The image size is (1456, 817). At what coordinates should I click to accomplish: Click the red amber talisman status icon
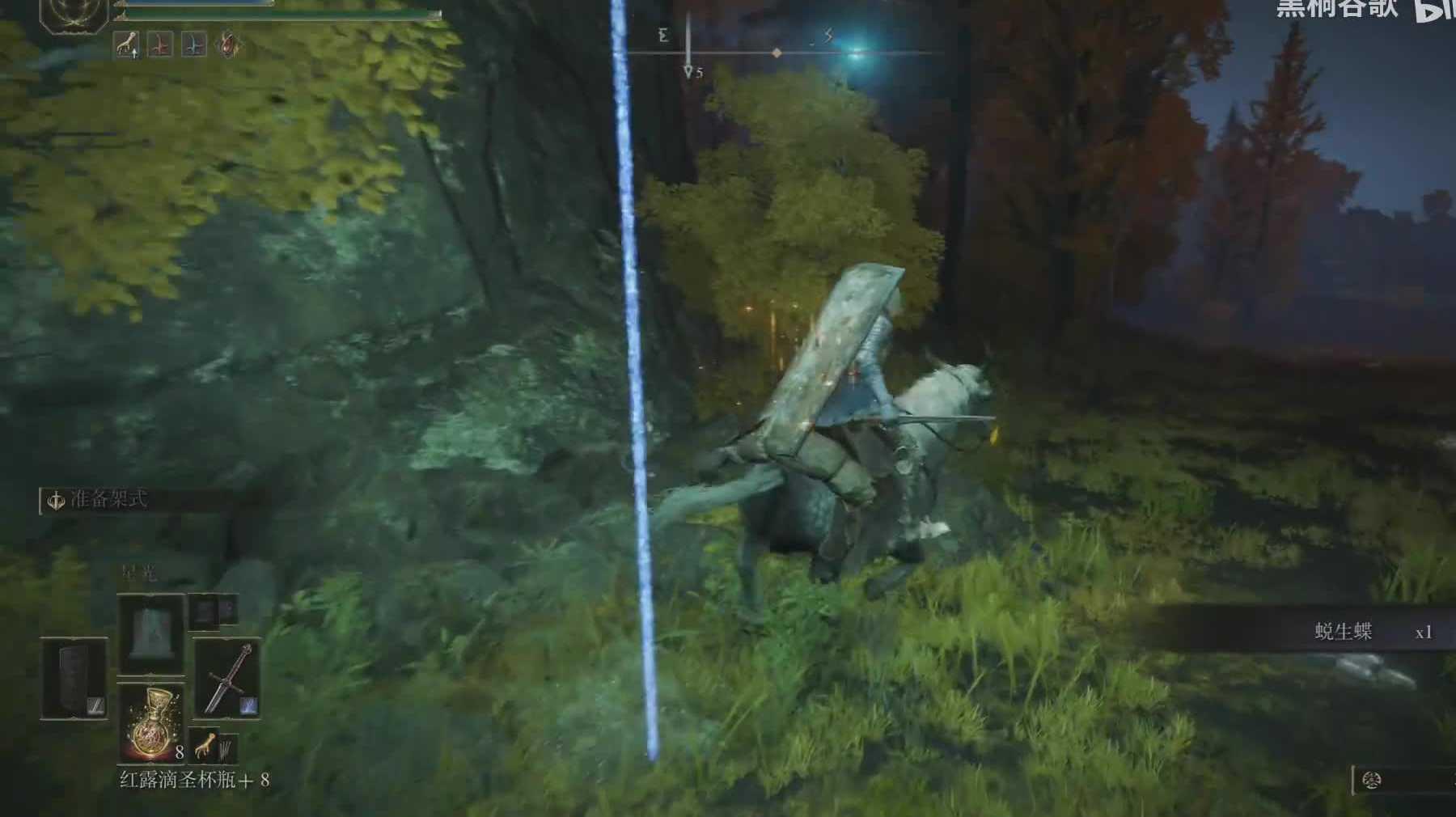coord(228,45)
